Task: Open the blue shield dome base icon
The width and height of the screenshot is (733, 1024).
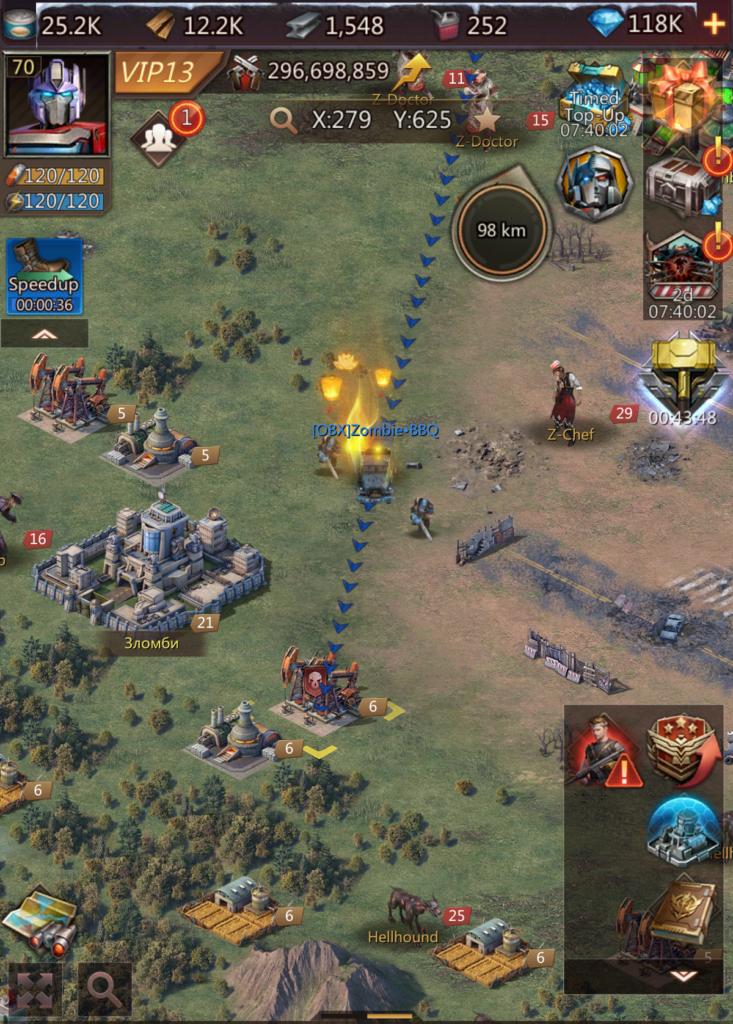Action: (683, 828)
